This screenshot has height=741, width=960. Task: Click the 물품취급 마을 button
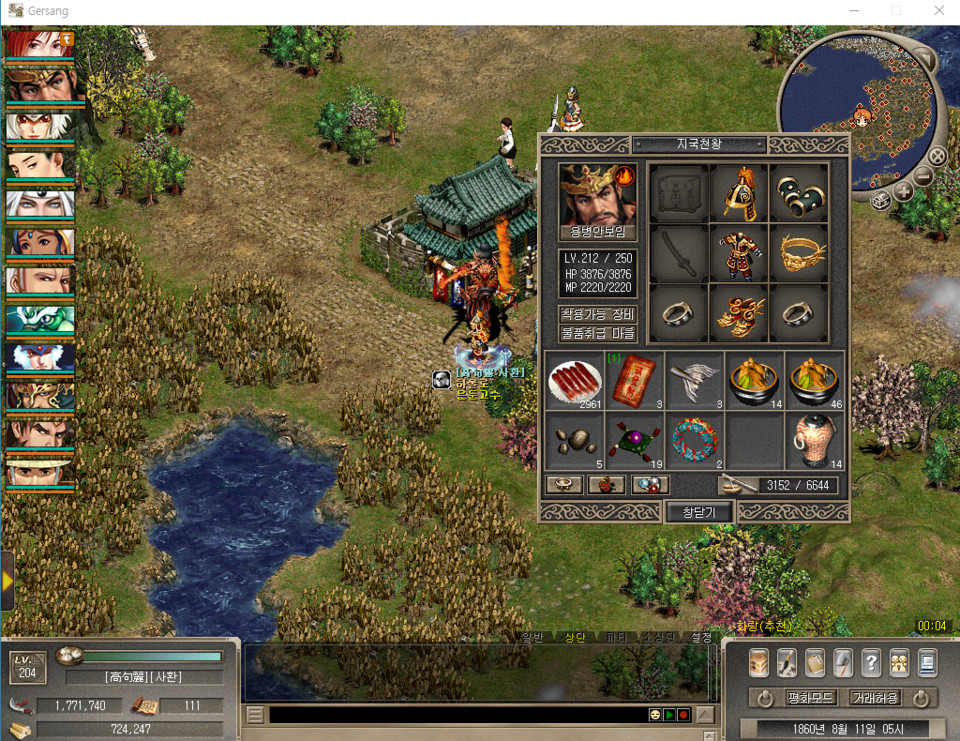[x=598, y=333]
